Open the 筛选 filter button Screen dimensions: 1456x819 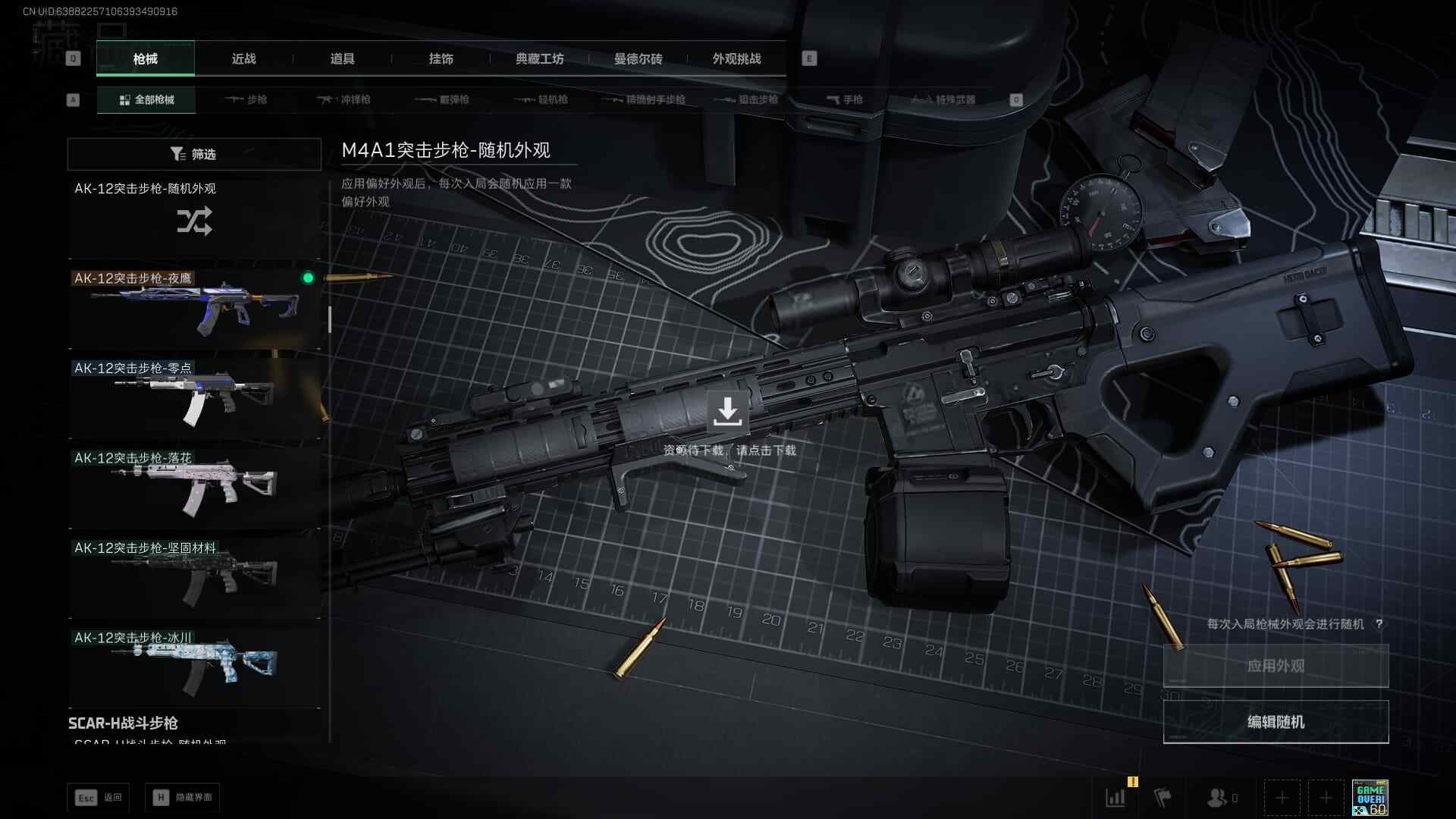(x=194, y=154)
